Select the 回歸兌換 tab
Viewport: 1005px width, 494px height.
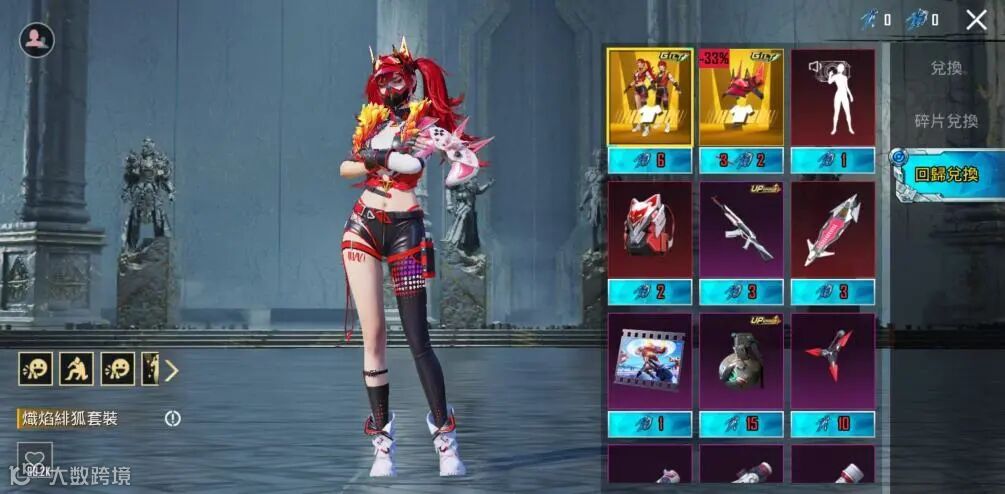click(946, 174)
